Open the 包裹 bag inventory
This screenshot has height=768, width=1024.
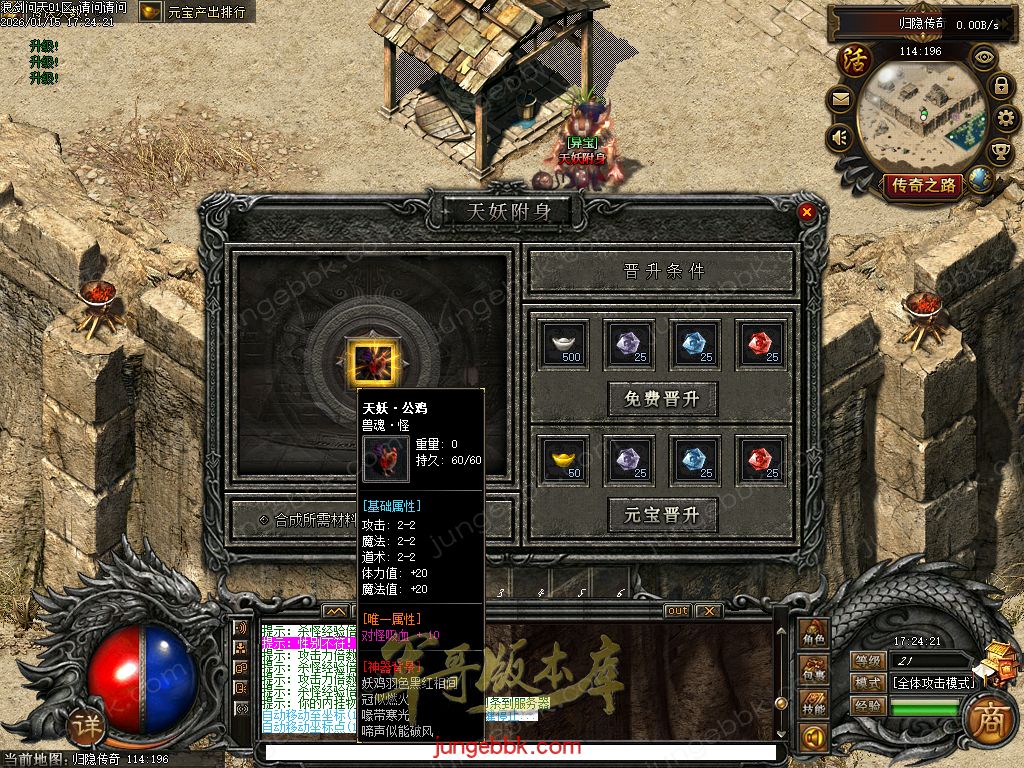814,671
